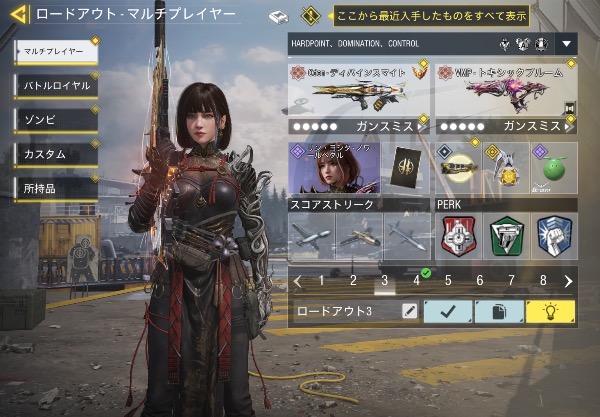Rename ロードアウト3 with the pencil icon
Screen dimensions: 600x417
(408, 311)
